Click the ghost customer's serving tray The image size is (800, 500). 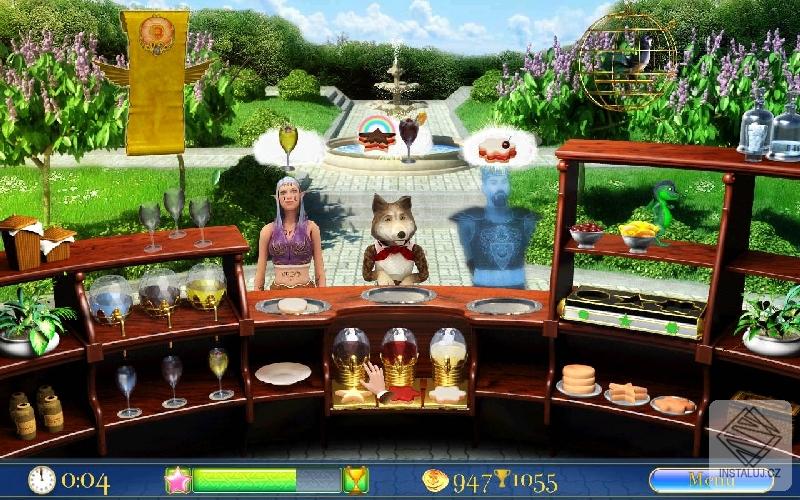pos(504,305)
